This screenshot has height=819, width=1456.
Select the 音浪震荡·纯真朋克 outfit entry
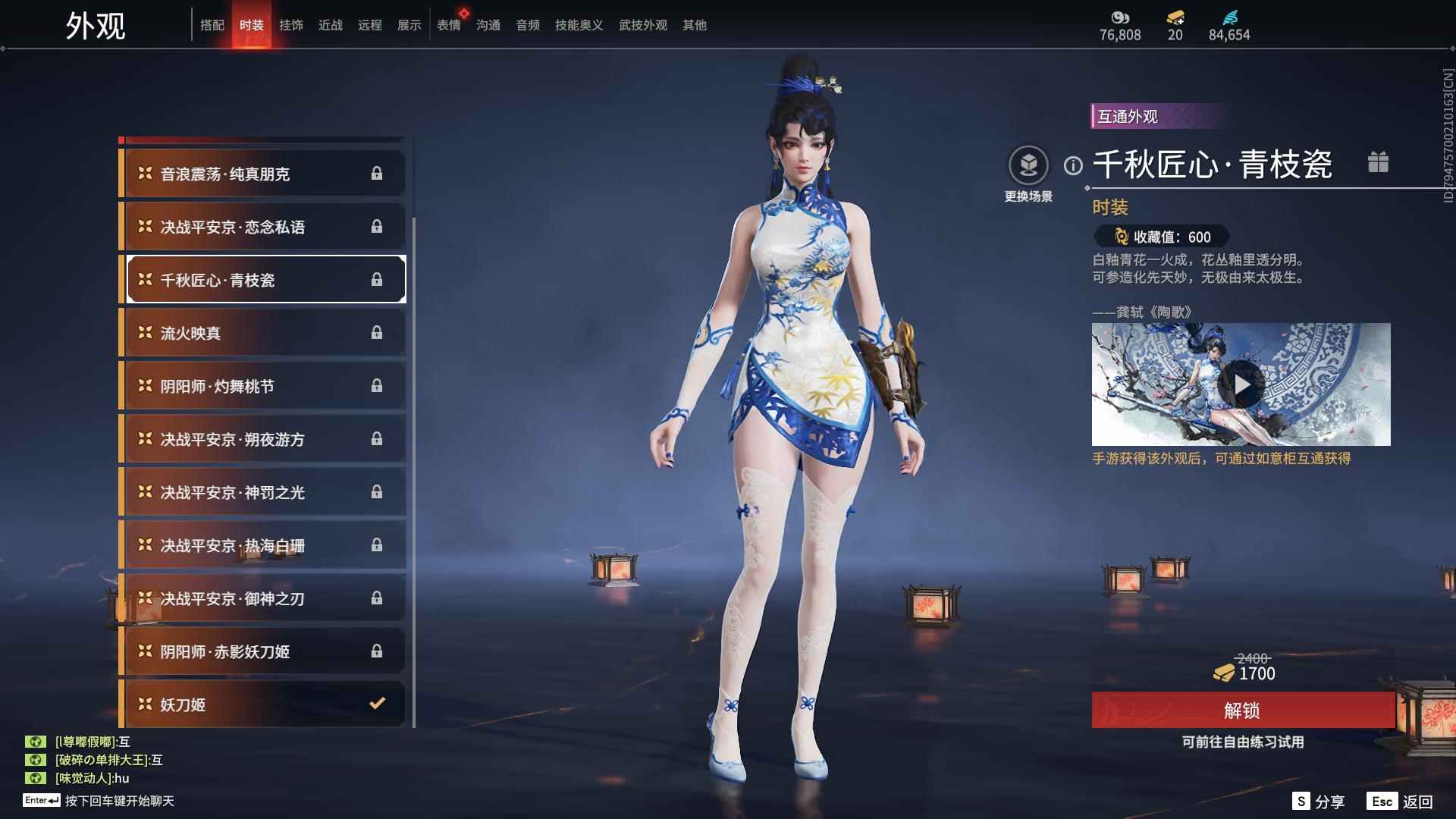(x=262, y=173)
